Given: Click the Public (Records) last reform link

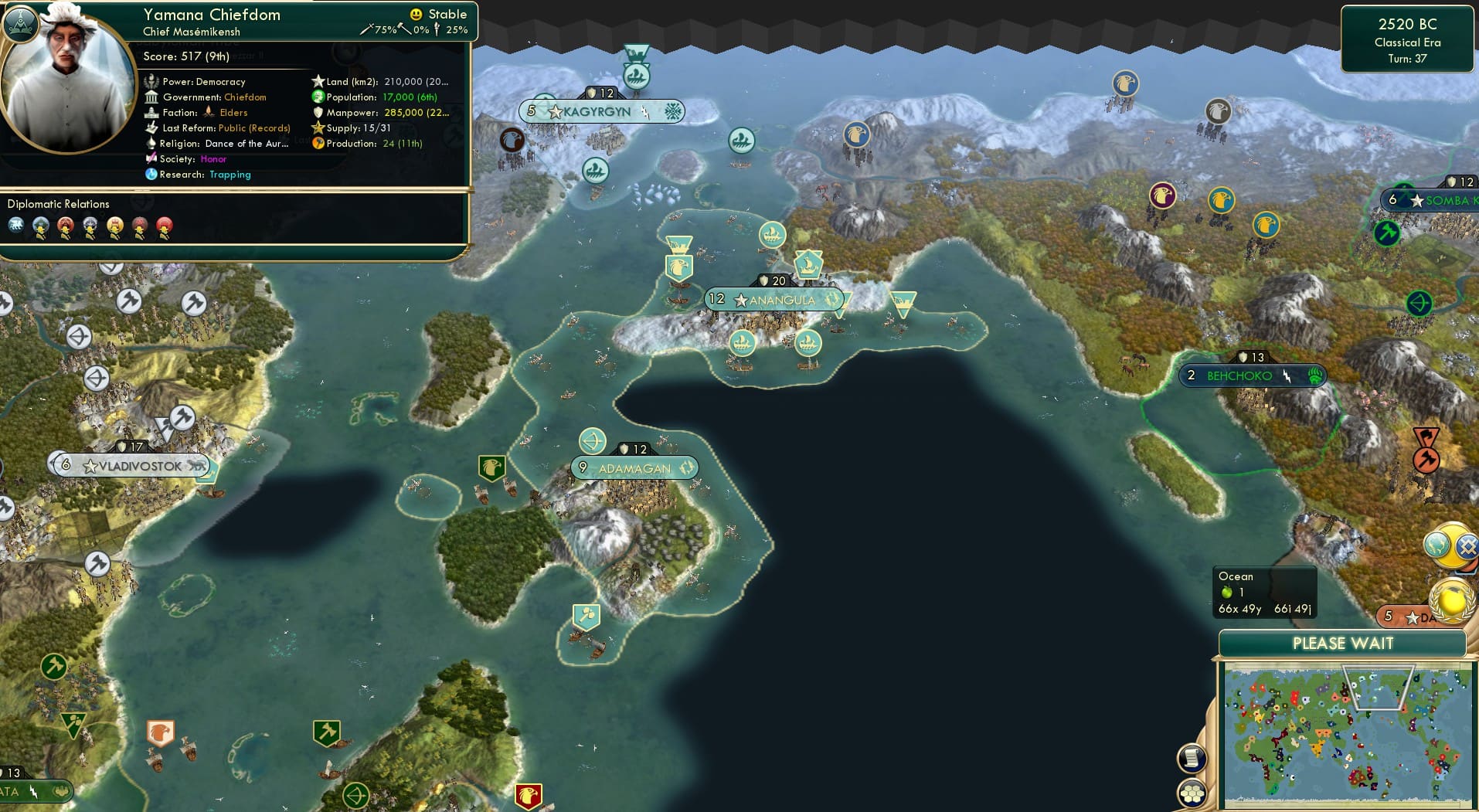Looking at the screenshot, I should (x=255, y=127).
